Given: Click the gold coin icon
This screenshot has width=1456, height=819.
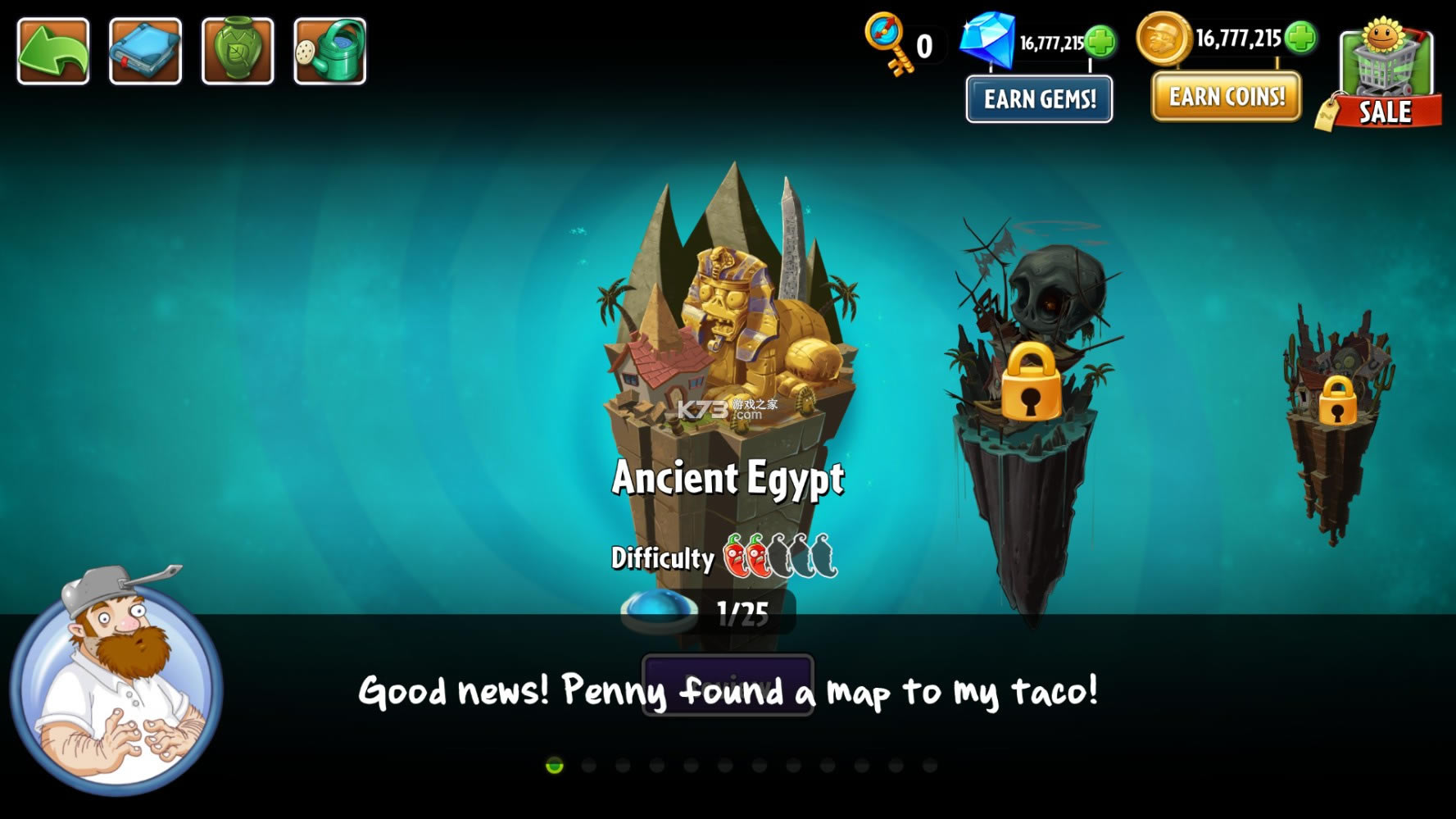Looking at the screenshot, I should (1163, 41).
